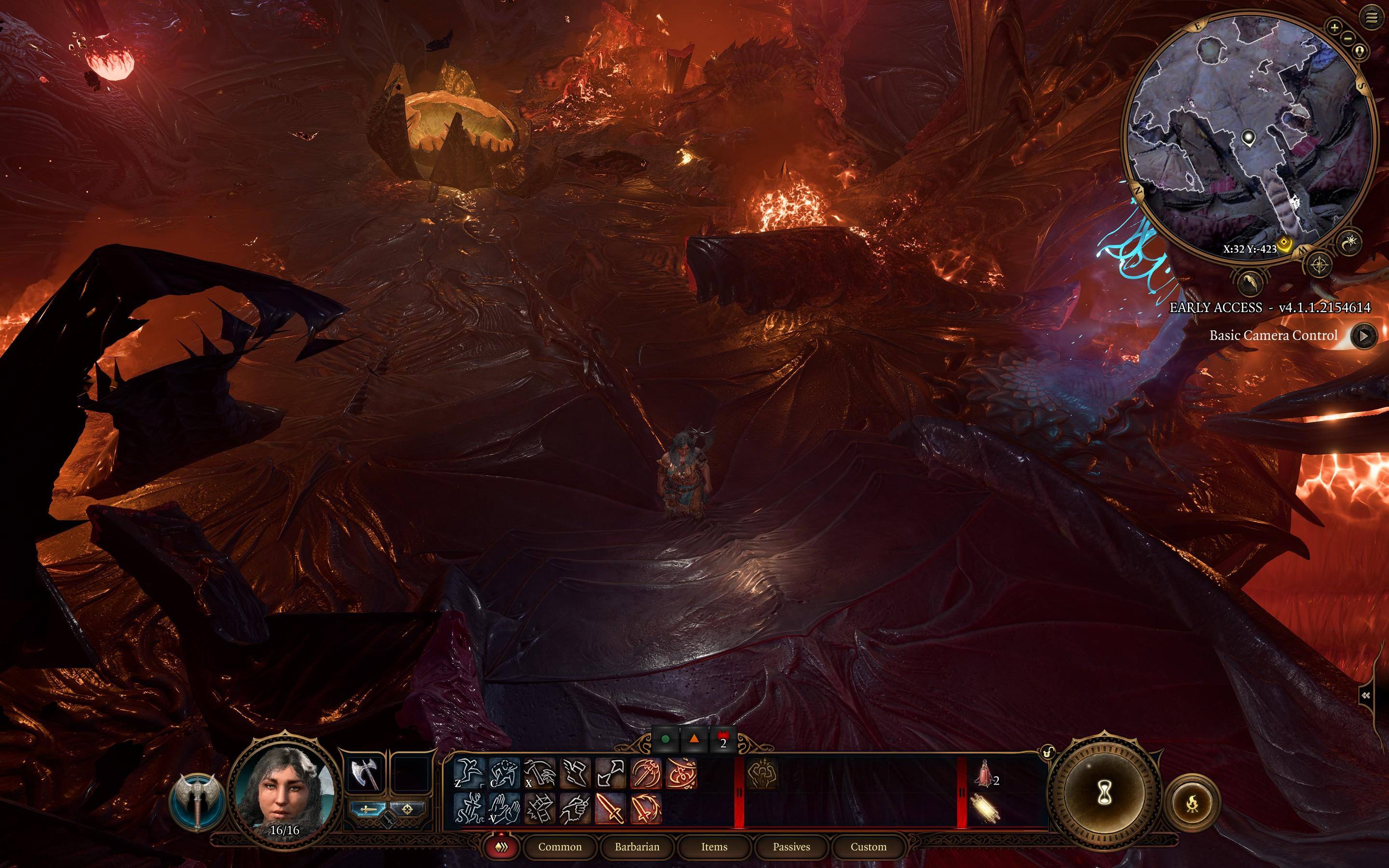Image resolution: width=1389 pixels, height=868 pixels.
Task: Open the main menu hamburger button
Action: 1372,18
